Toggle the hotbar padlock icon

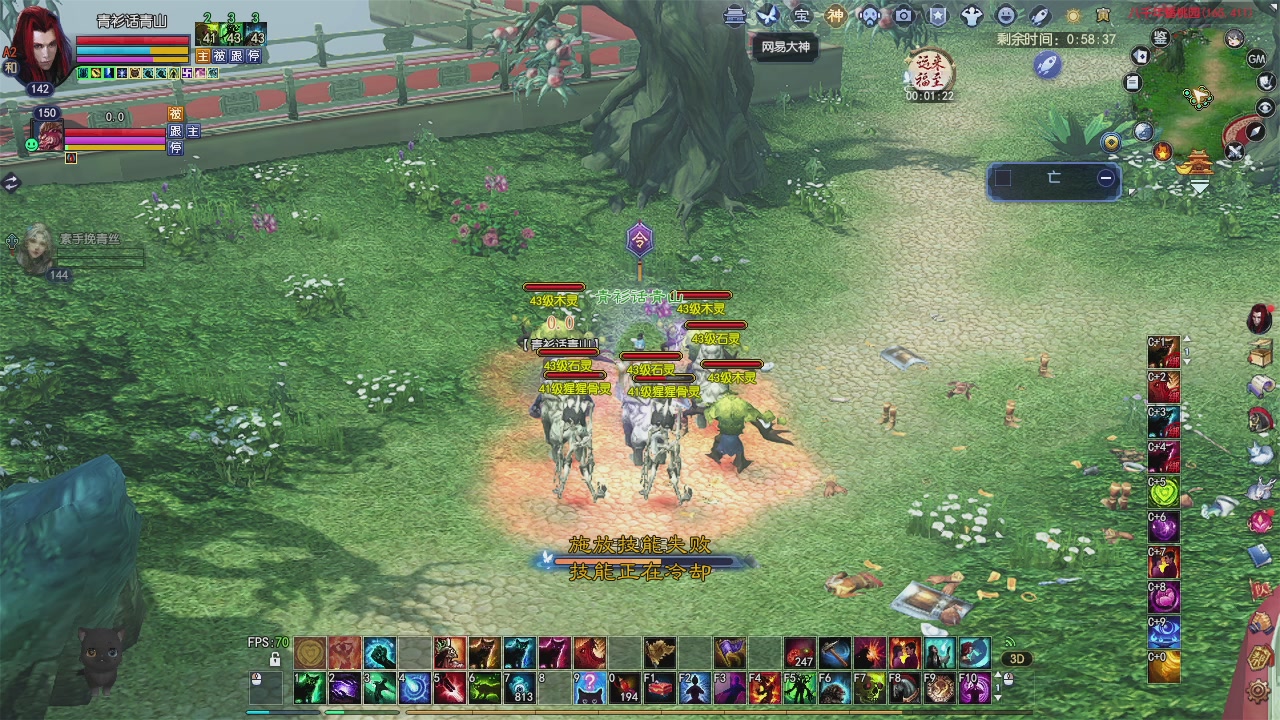[x=275, y=659]
